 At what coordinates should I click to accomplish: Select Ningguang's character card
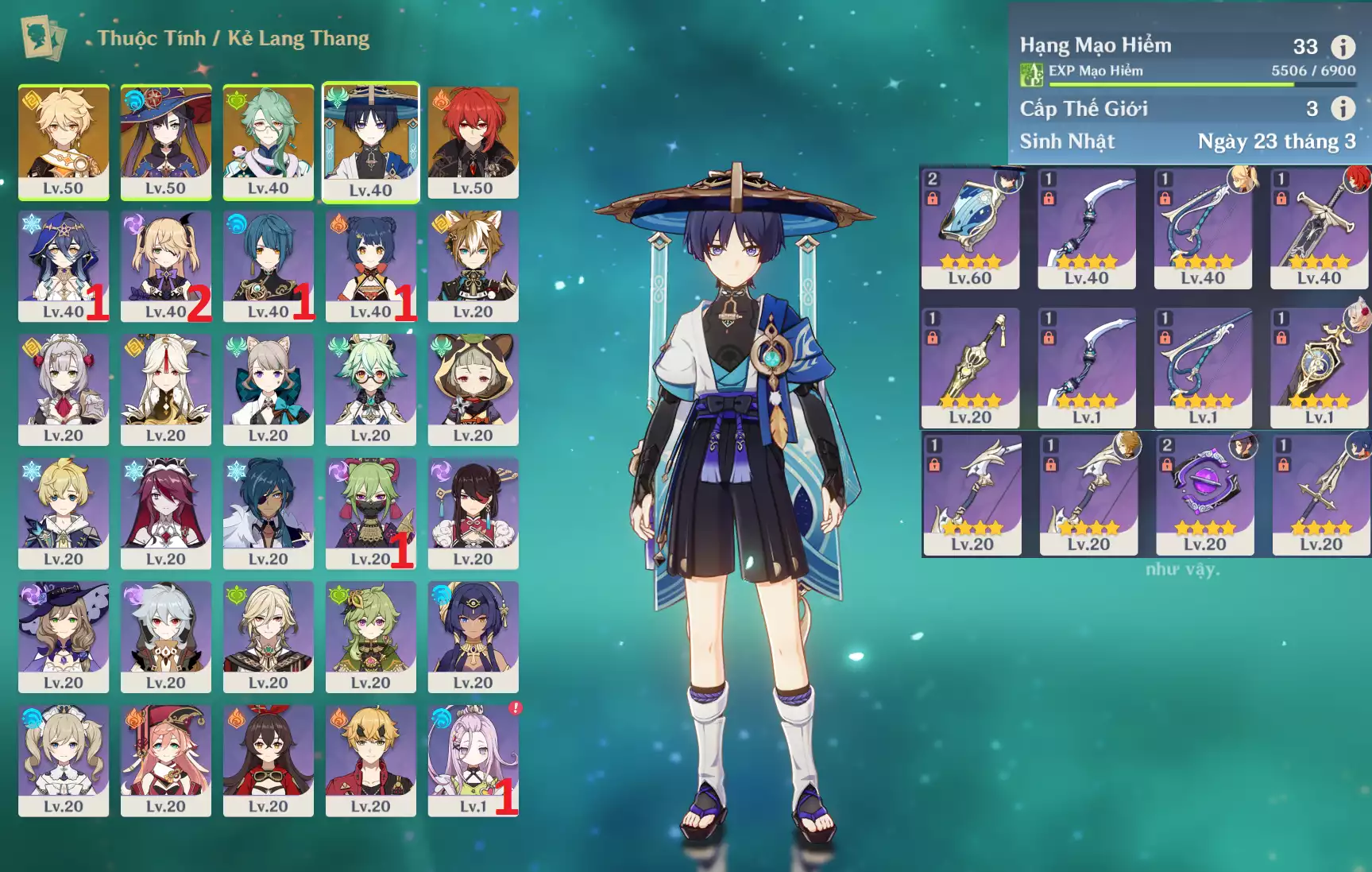(x=166, y=389)
